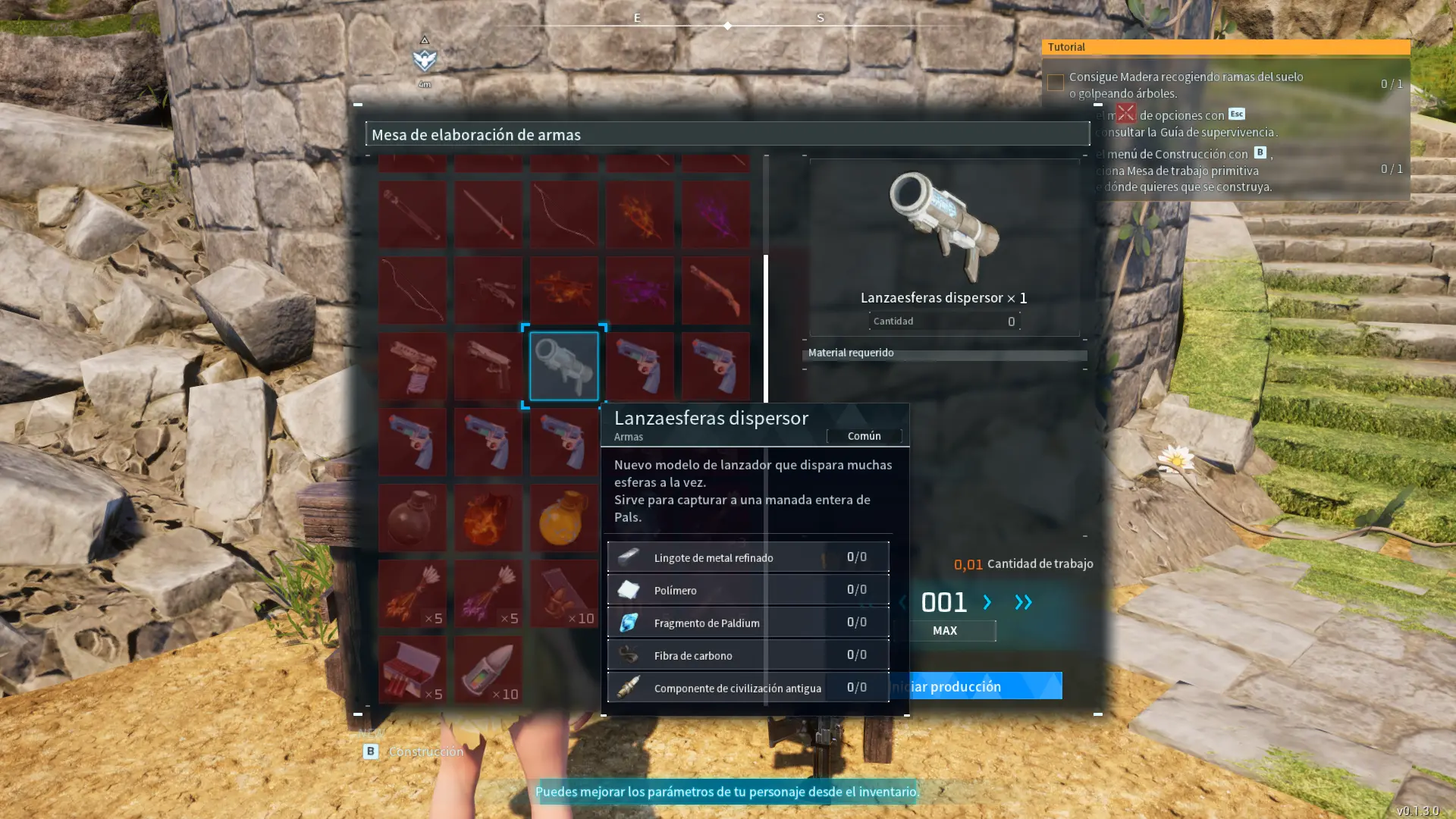This screenshot has height=819, width=1456.
Task: Click the 'Iniciar producción' button
Action: click(x=978, y=686)
